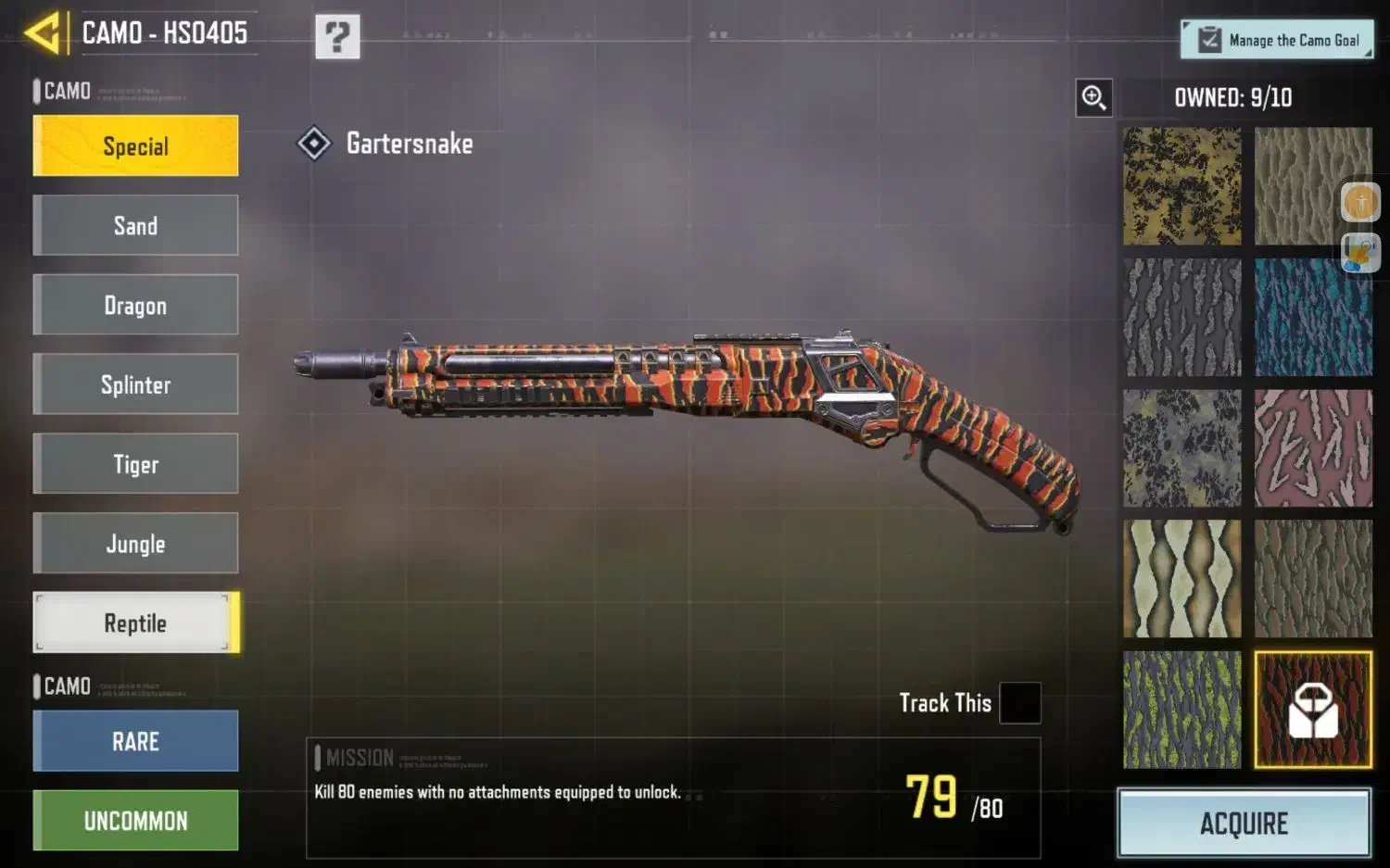Pick the green and purple camo swatch

tap(1181, 710)
